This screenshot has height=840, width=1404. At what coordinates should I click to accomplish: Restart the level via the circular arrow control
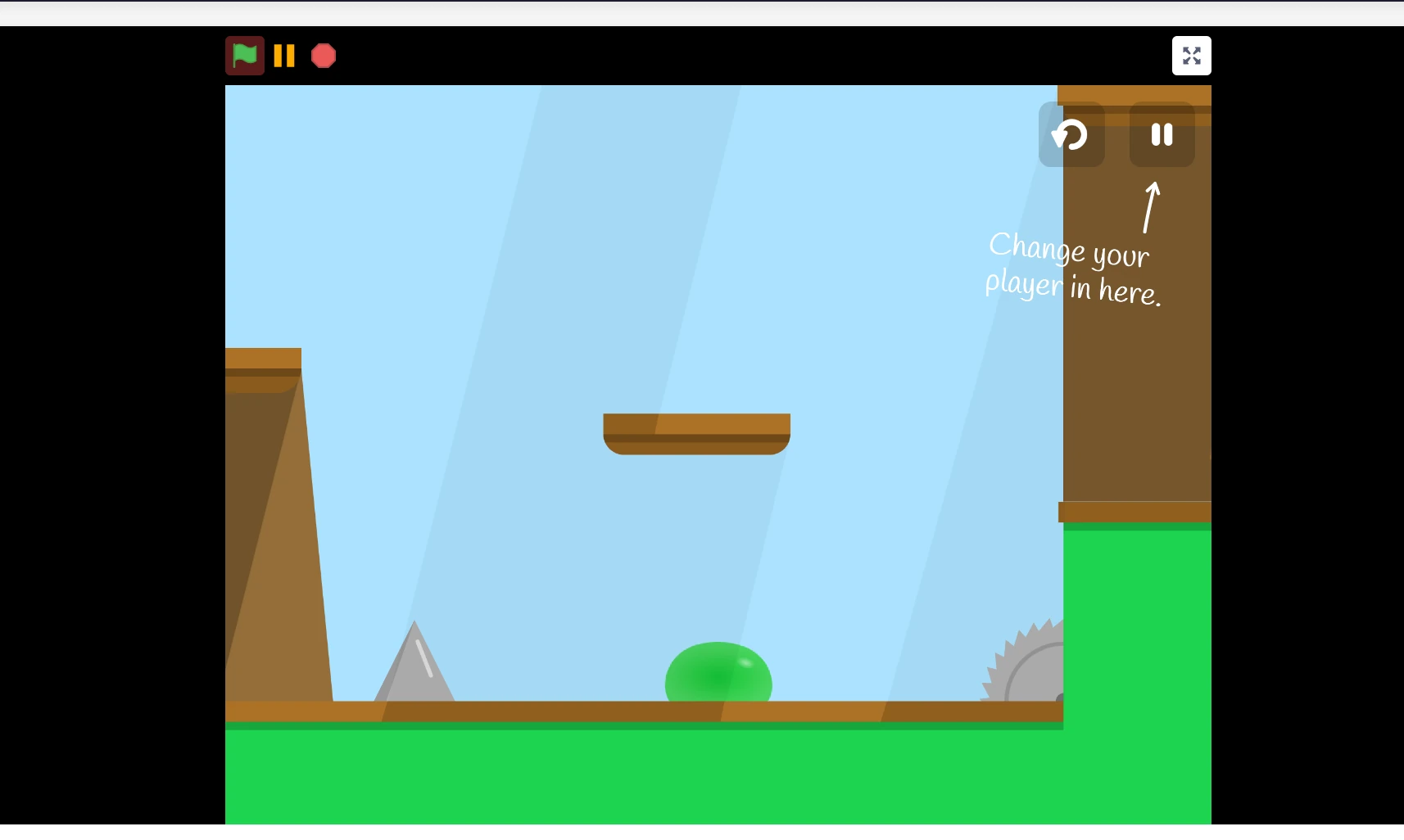(1071, 134)
